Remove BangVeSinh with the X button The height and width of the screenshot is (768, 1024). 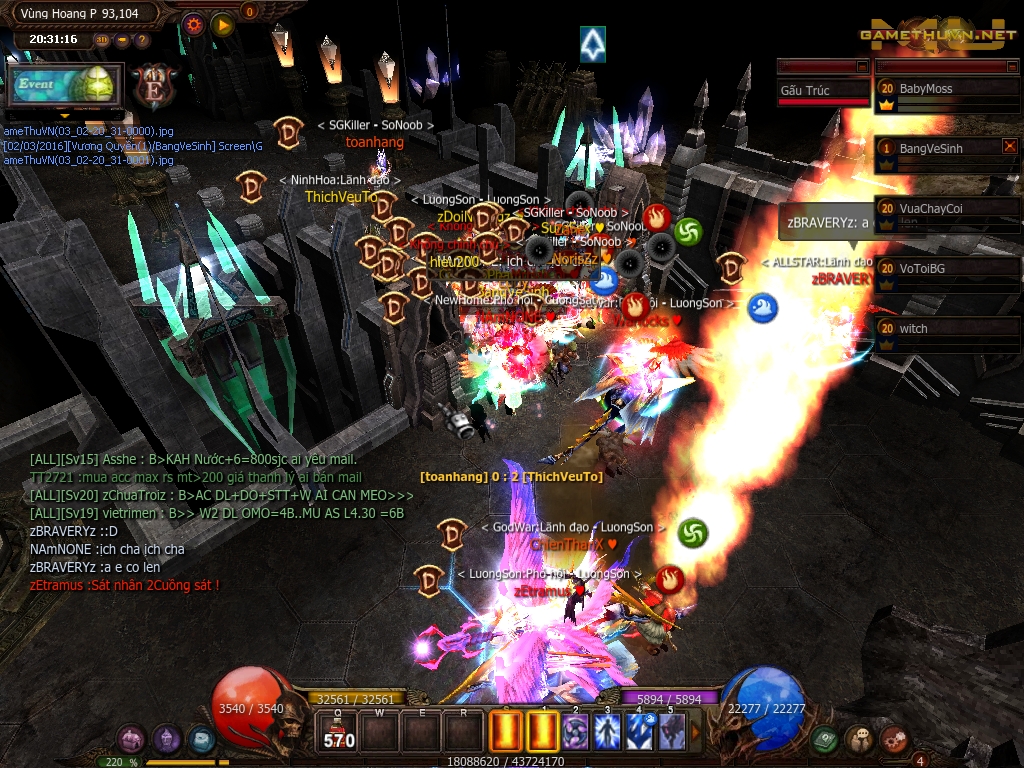(x=1009, y=146)
